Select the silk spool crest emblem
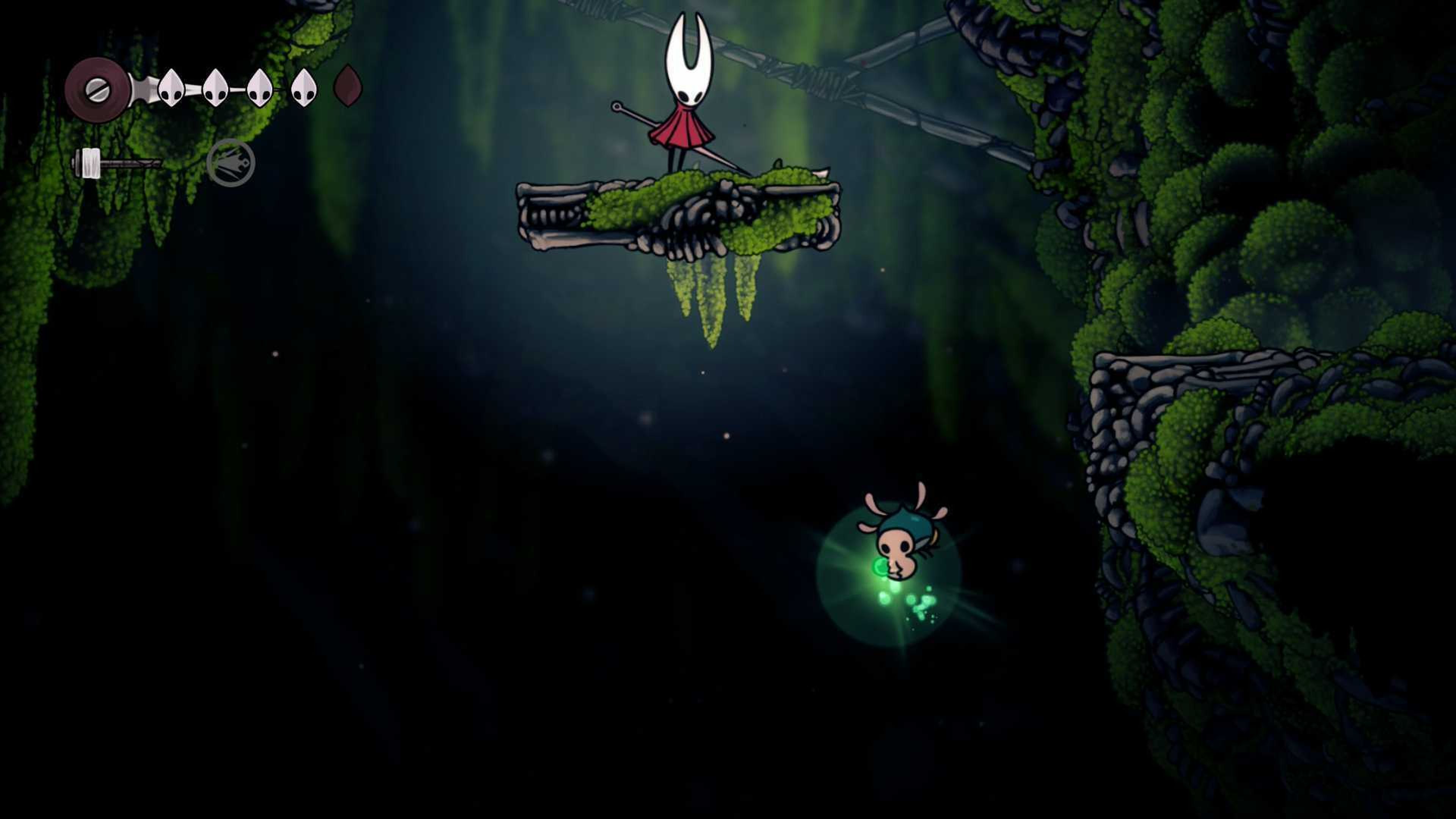The height and width of the screenshot is (819, 1456). pyautogui.click(x=97, y=90)
